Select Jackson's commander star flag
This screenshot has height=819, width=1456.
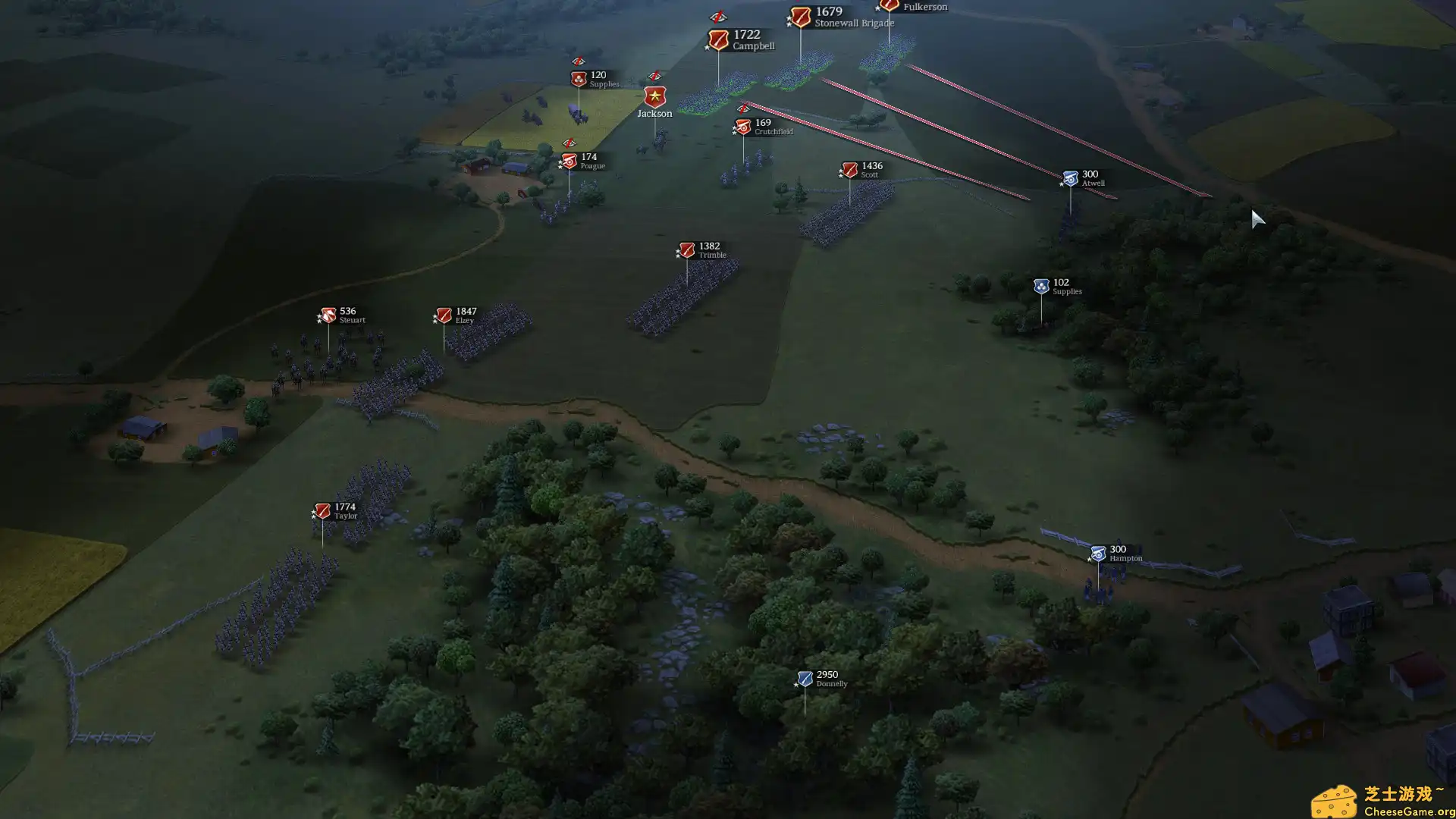pyautogui.click(x=654, y=96)
